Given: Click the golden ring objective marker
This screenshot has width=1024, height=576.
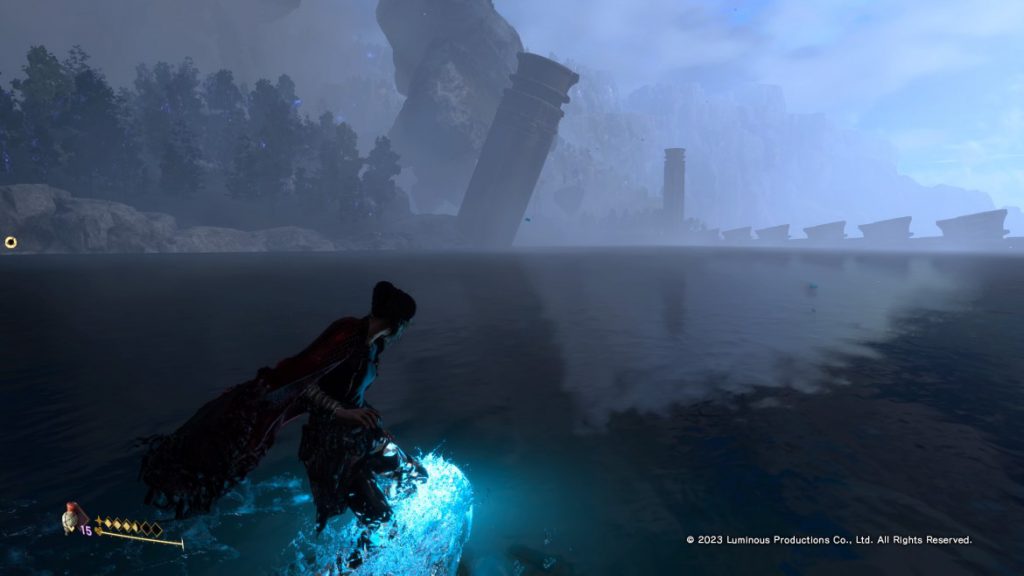Looking at the screenshot, I should click(11, 242).
